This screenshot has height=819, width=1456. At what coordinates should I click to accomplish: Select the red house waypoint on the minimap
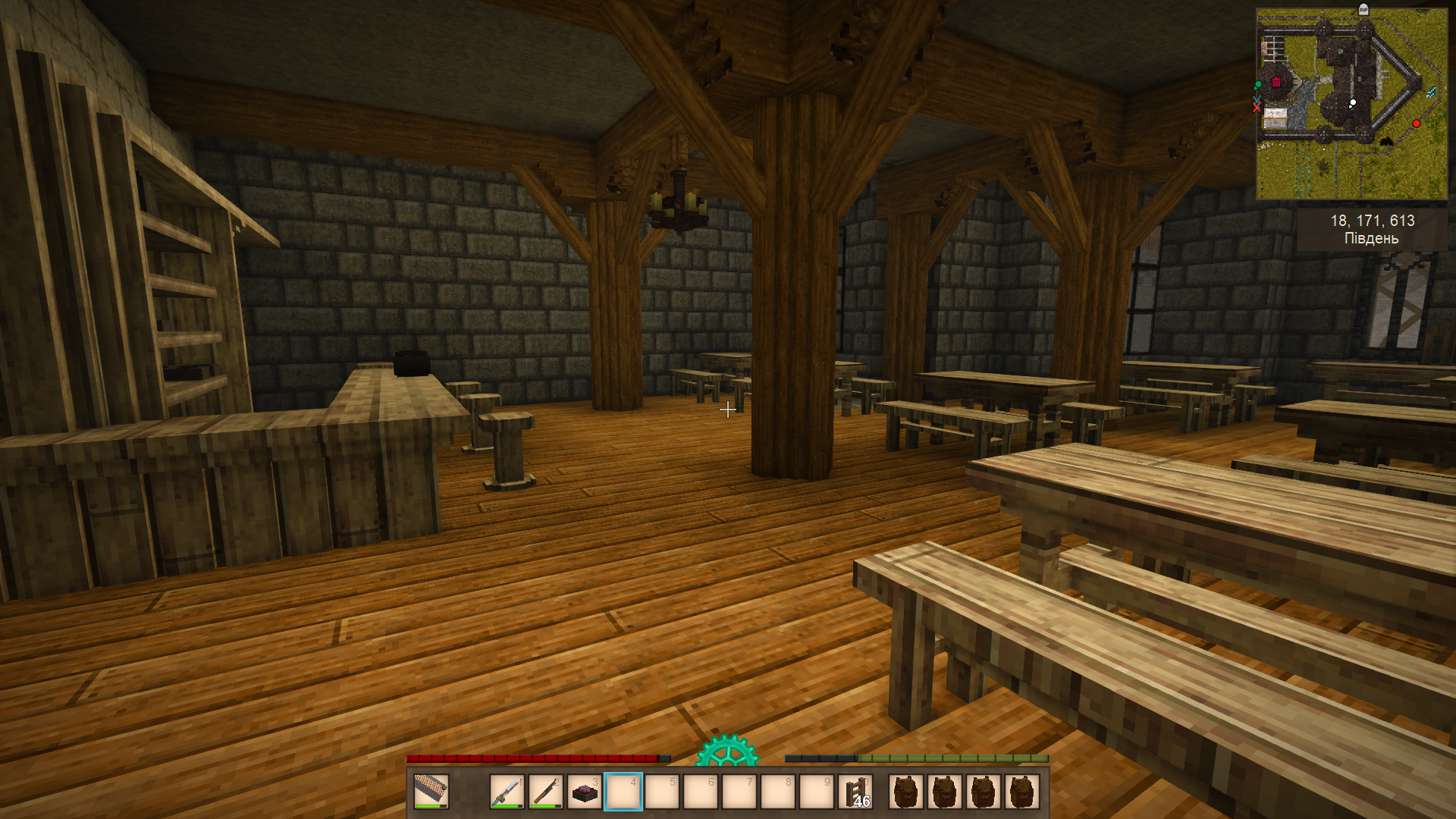(1276, 82)
